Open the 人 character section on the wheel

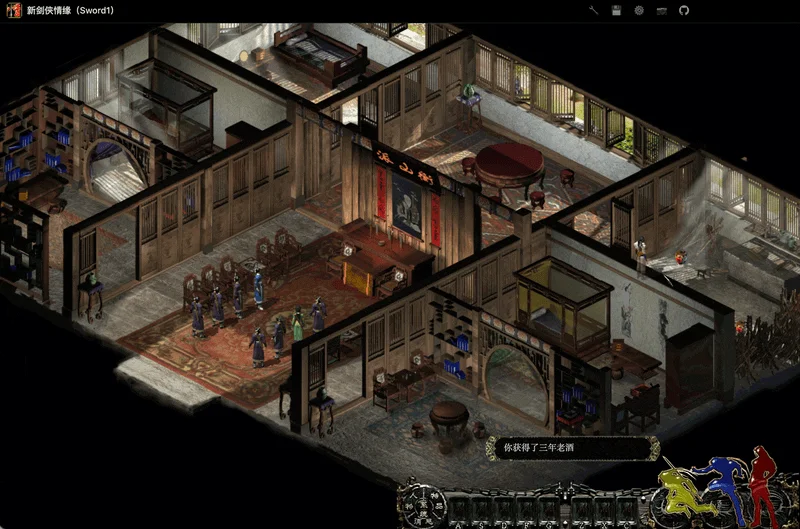pyautogui.click(x=414, y=496)
